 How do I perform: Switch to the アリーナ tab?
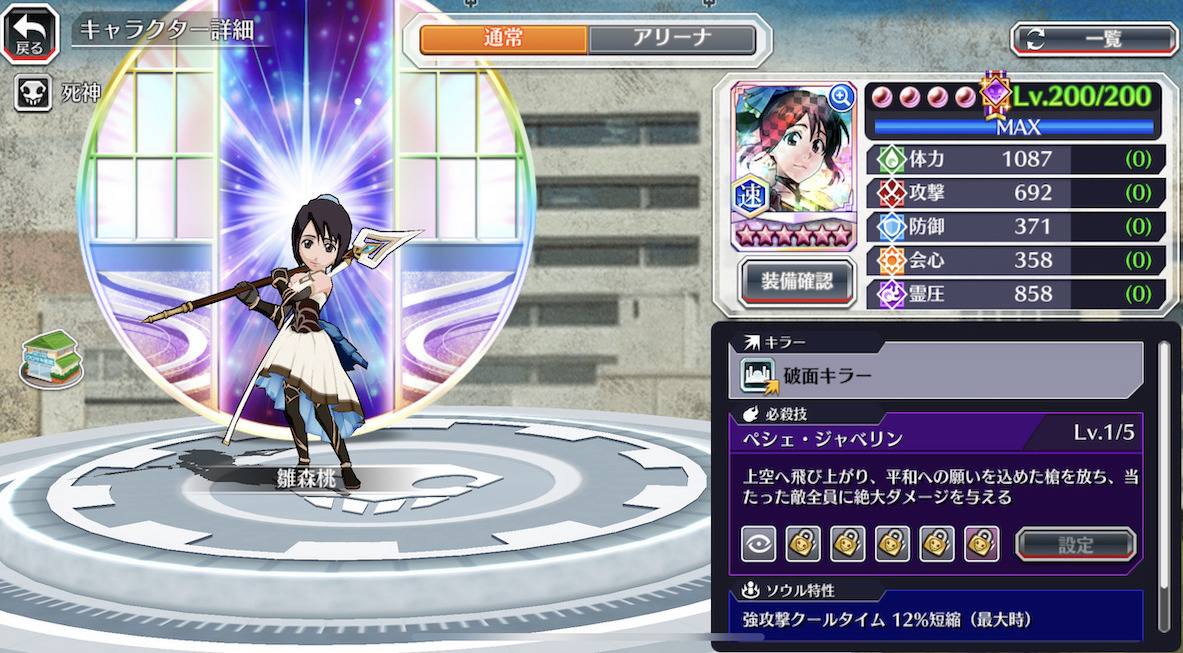(x=671, y=39)
